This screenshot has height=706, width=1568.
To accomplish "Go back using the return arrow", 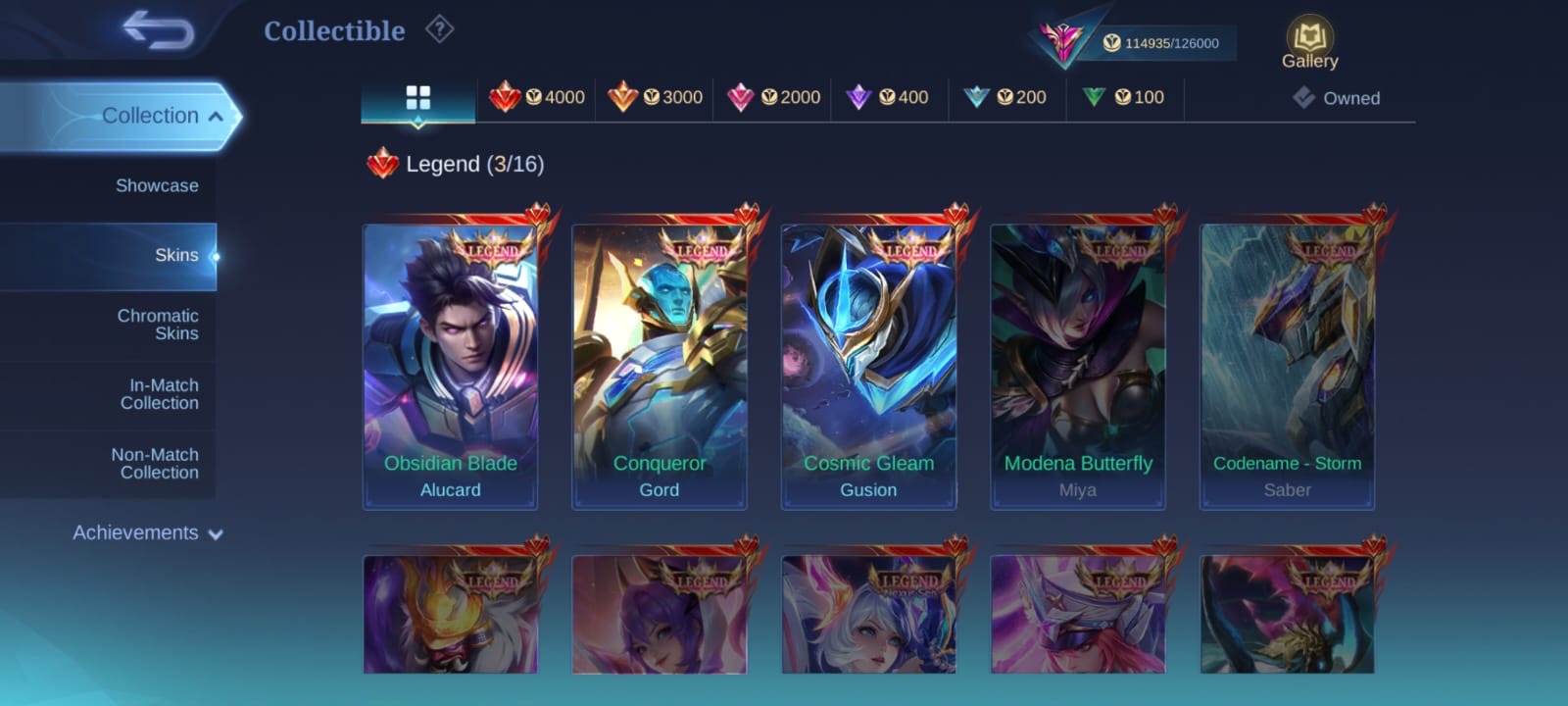I will click(159, 30).
